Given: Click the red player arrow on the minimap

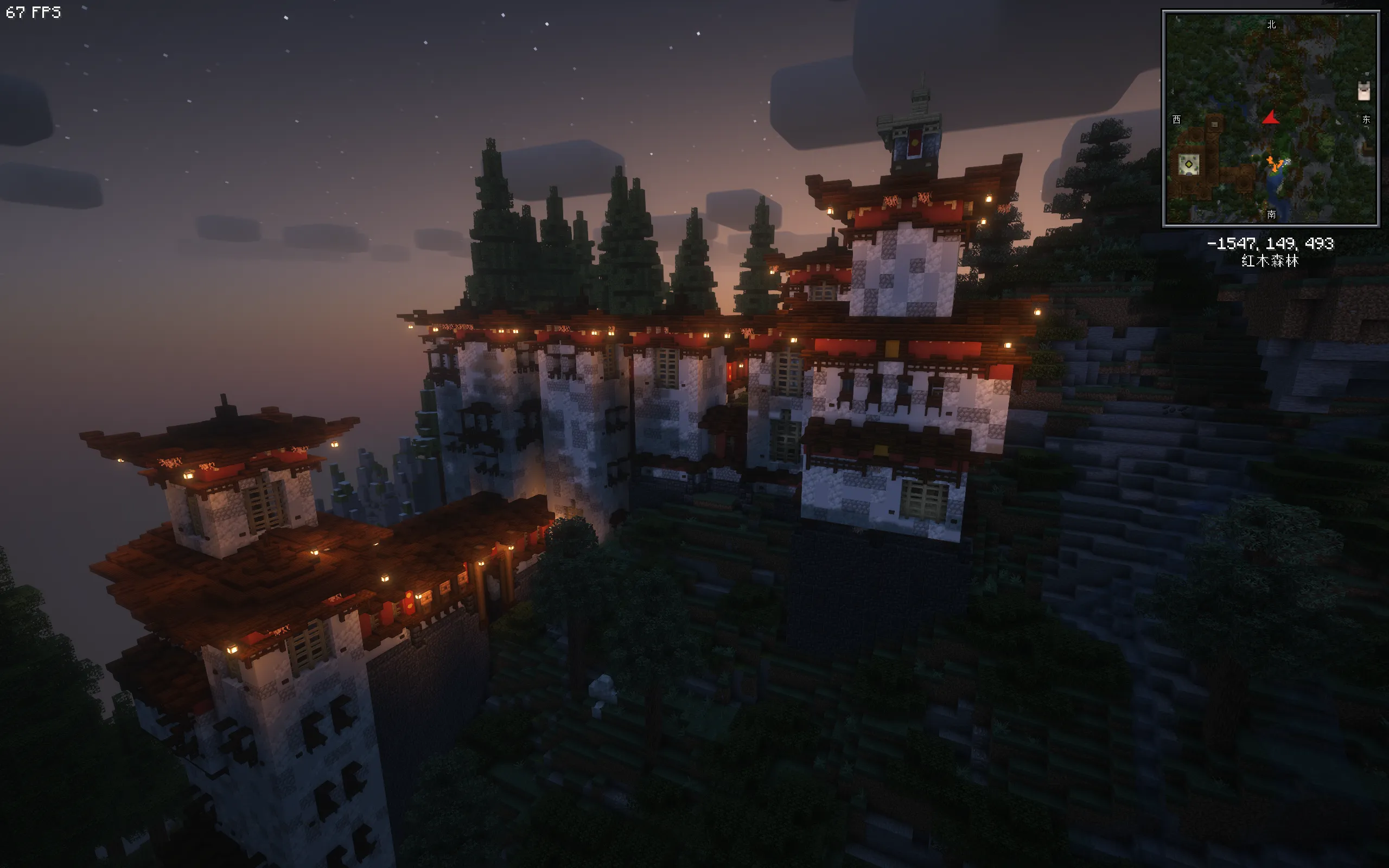Looking at the screenshot, I should click(1271, 118).
